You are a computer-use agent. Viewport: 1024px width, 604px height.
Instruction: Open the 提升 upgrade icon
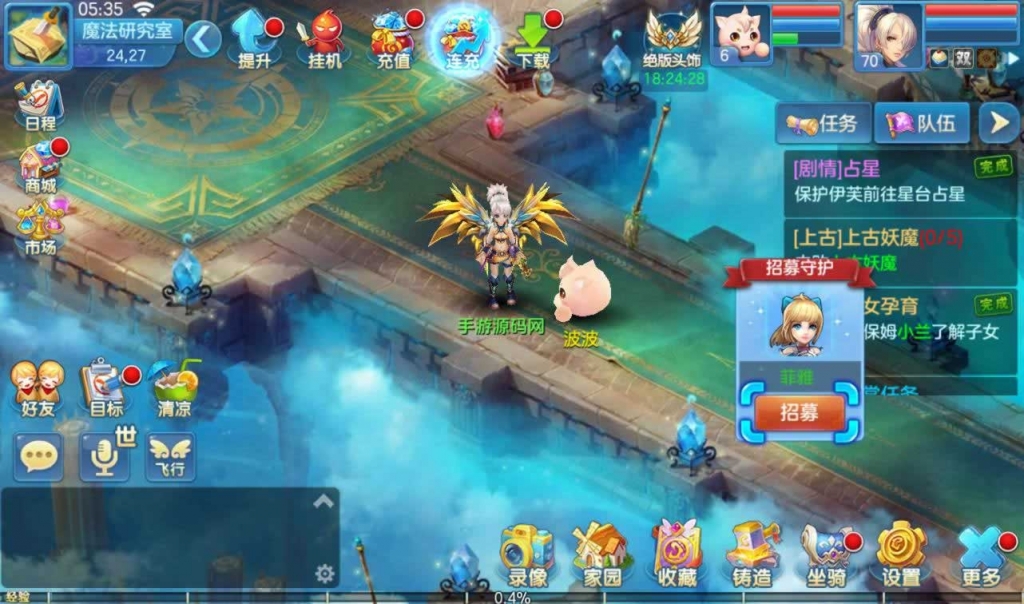click(255, 38)
